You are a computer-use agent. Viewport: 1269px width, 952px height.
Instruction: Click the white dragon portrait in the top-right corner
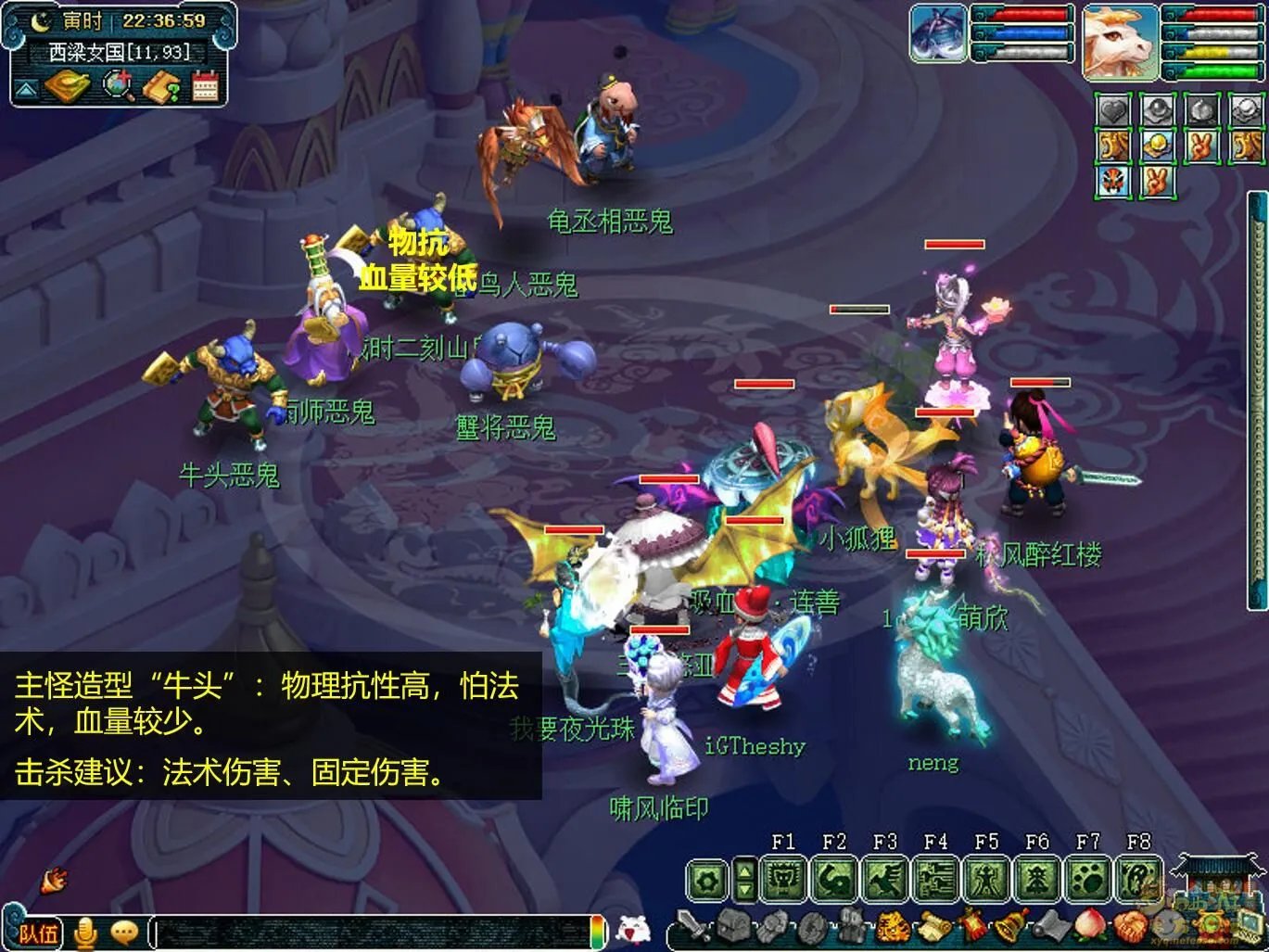click(x=1123, y=42)
